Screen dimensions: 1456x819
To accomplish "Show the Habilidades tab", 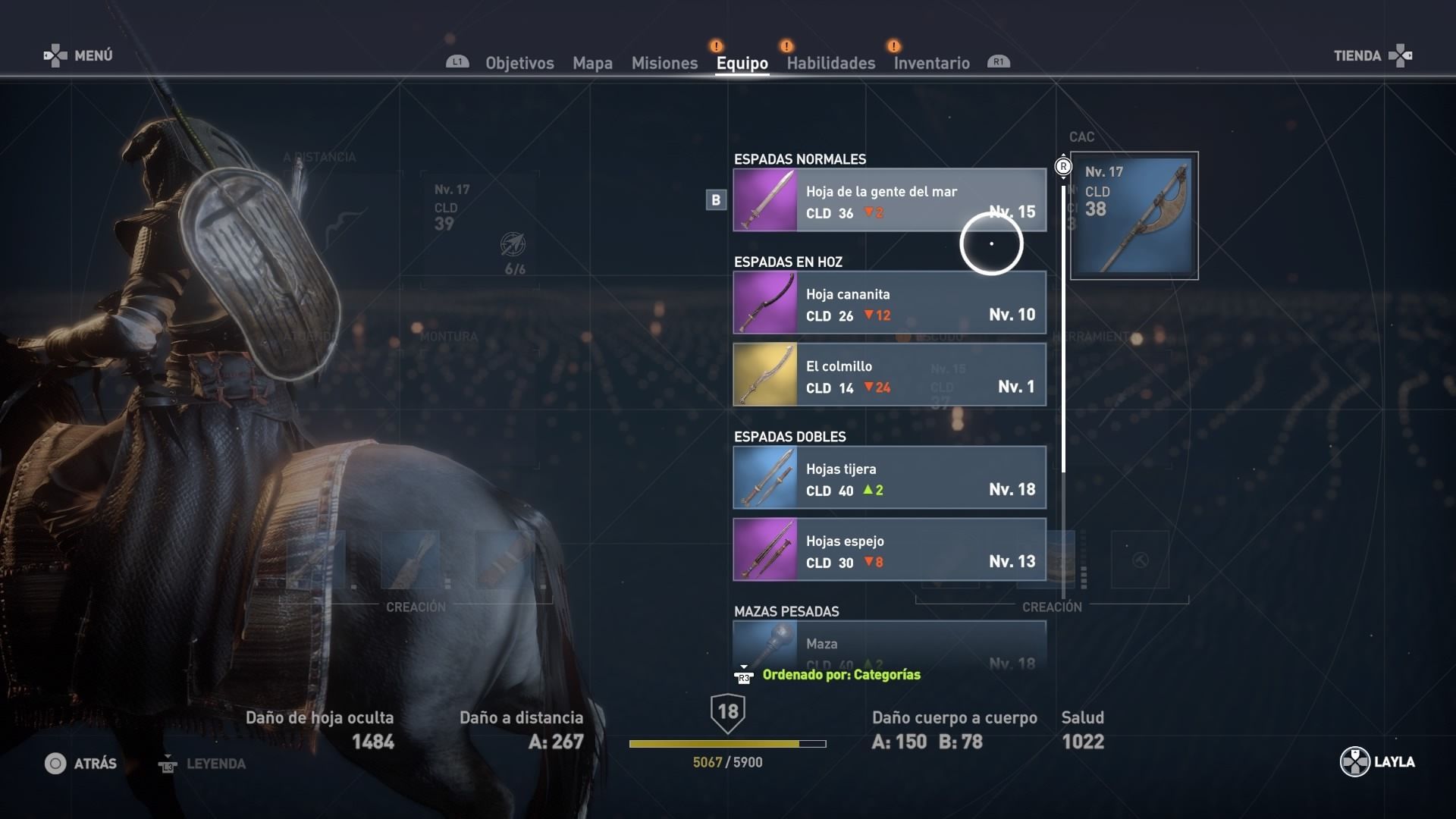I will [x=830, y=63].
